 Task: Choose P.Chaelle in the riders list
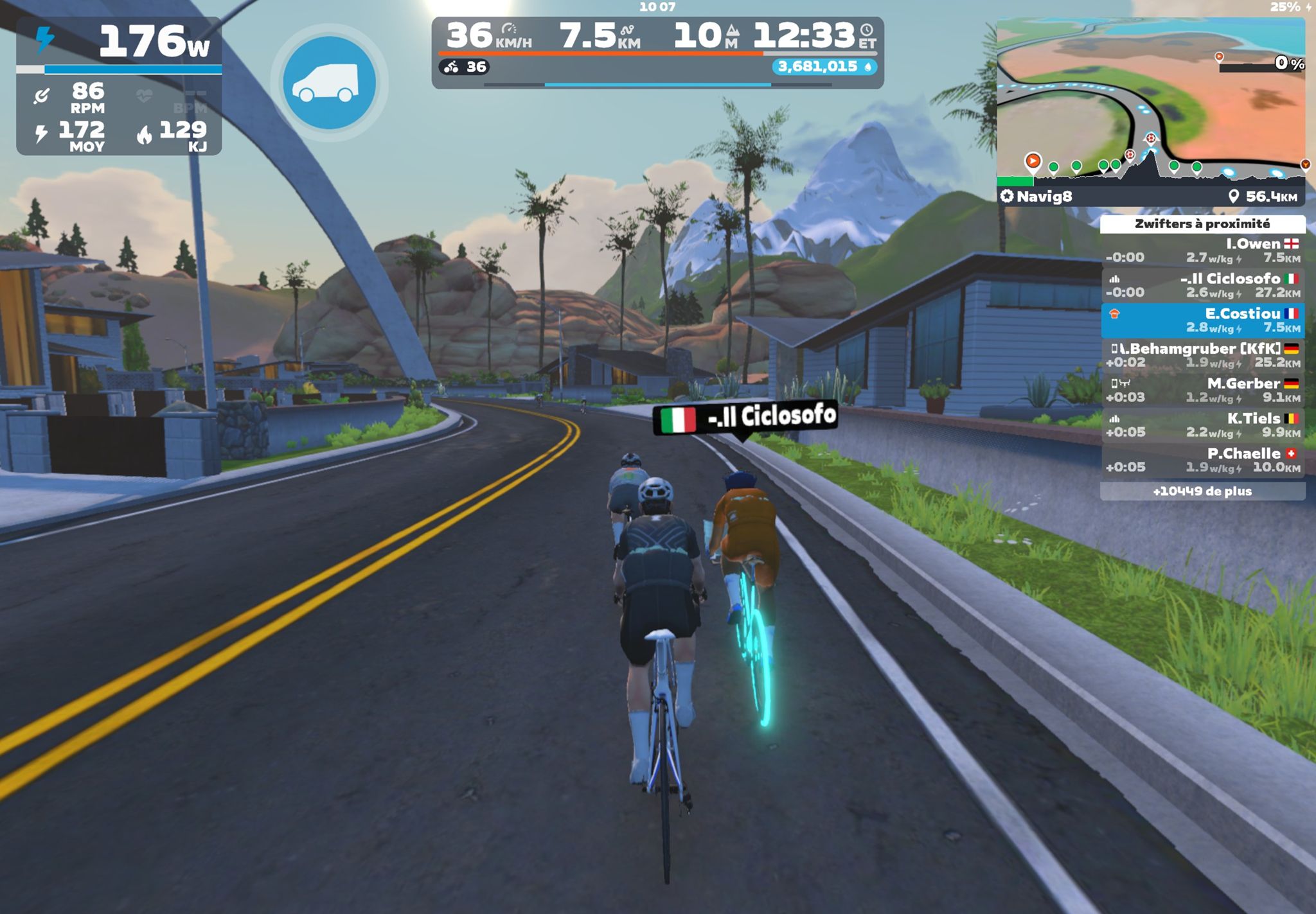coord(1202,460)
